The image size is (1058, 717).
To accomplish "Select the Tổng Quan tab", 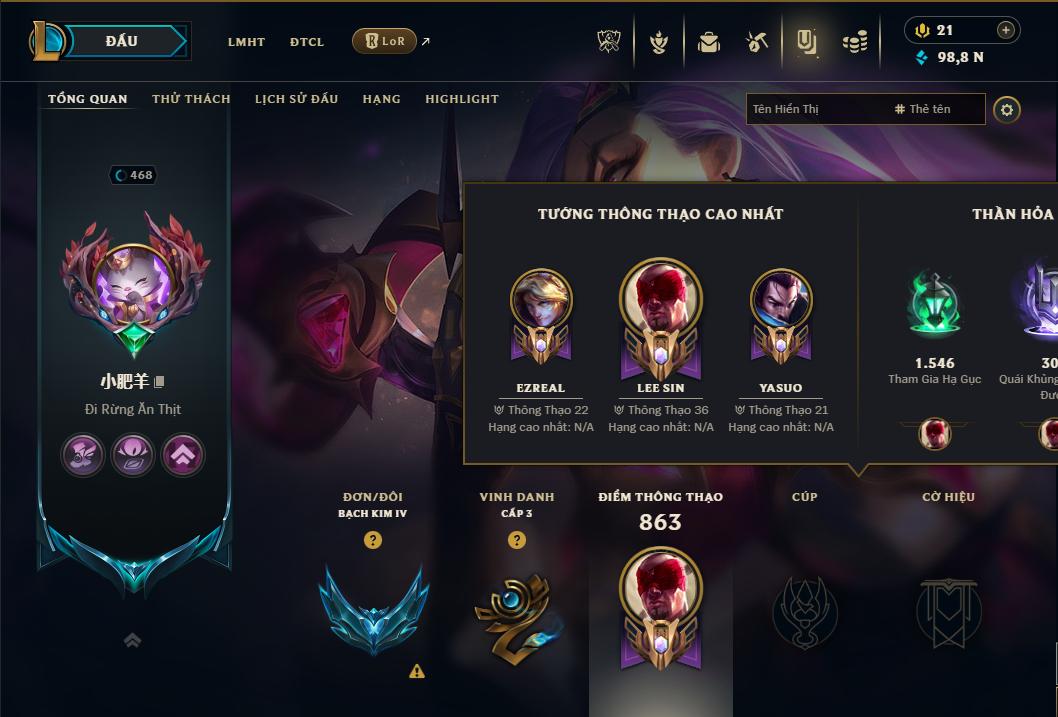I will [x=88, y=99].
